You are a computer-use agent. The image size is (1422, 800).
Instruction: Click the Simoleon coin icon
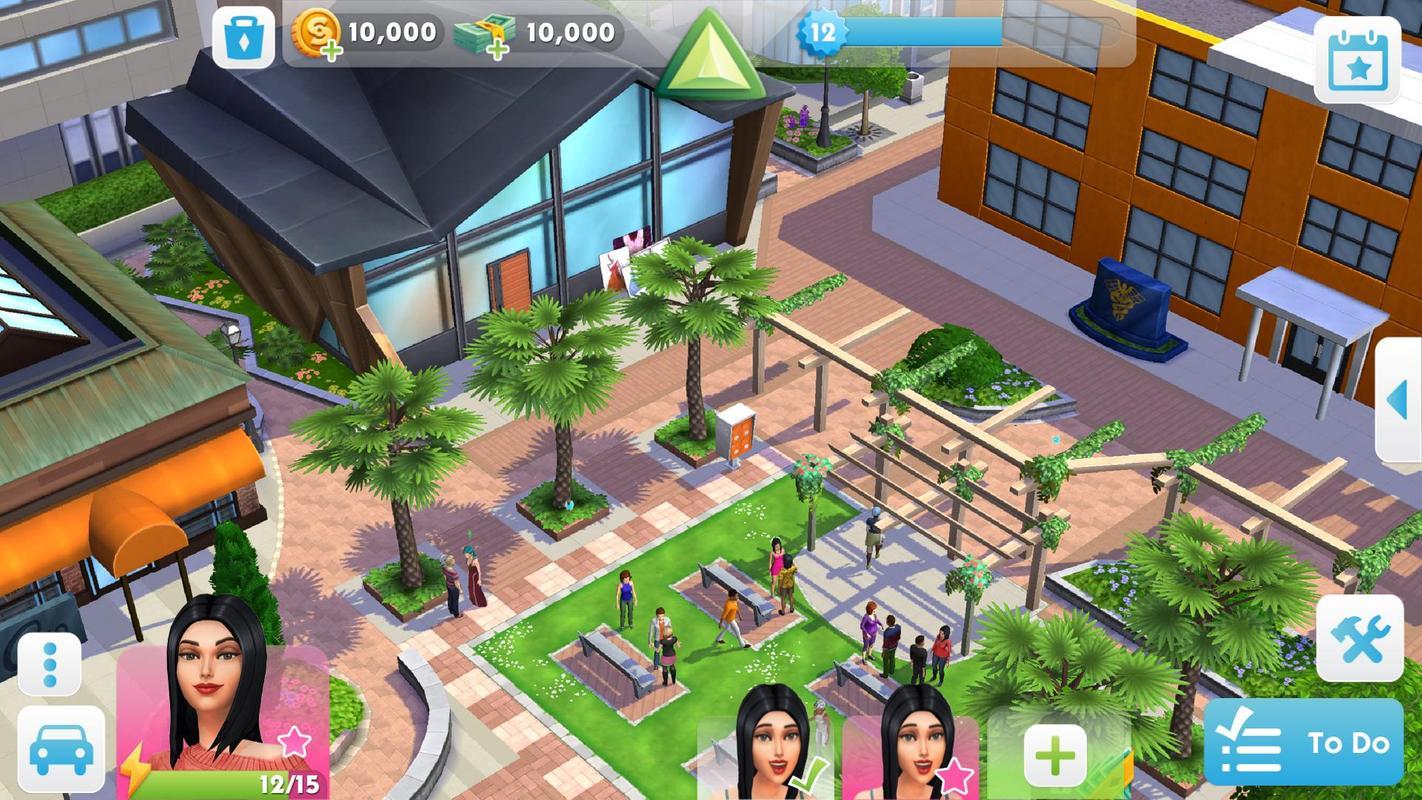point(317,30)
